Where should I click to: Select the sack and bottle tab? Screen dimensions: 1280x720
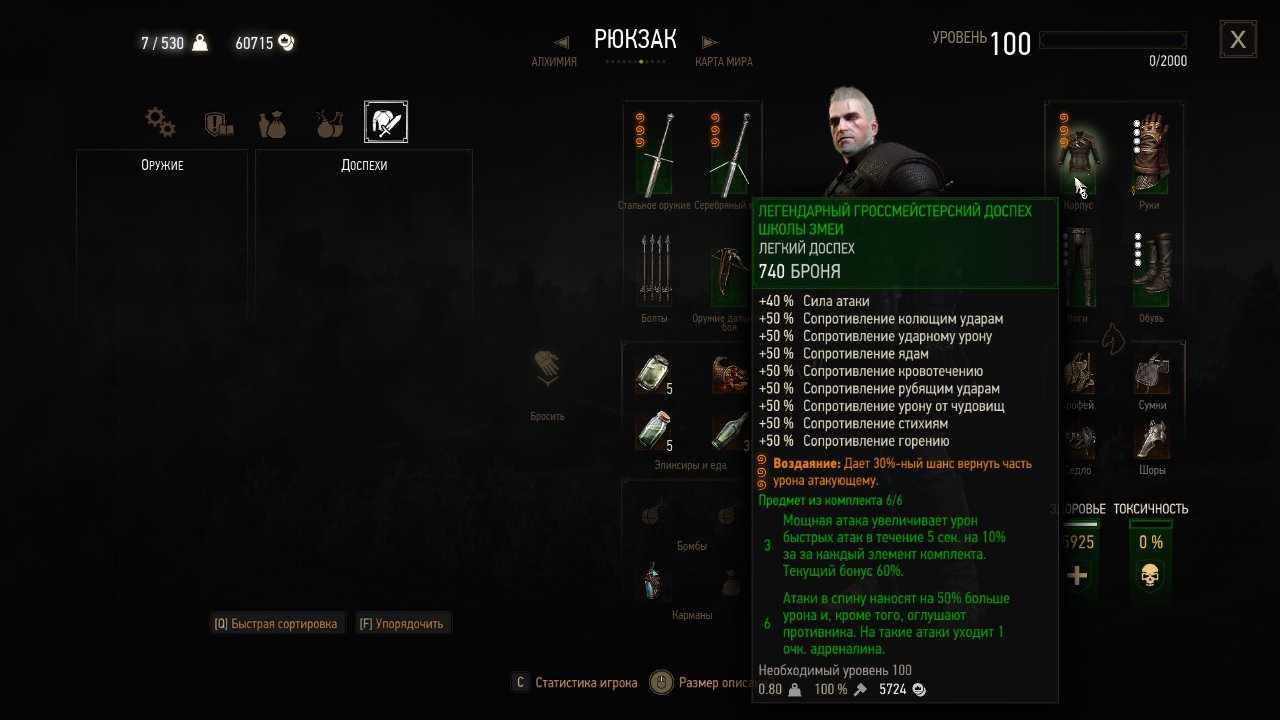272,123
